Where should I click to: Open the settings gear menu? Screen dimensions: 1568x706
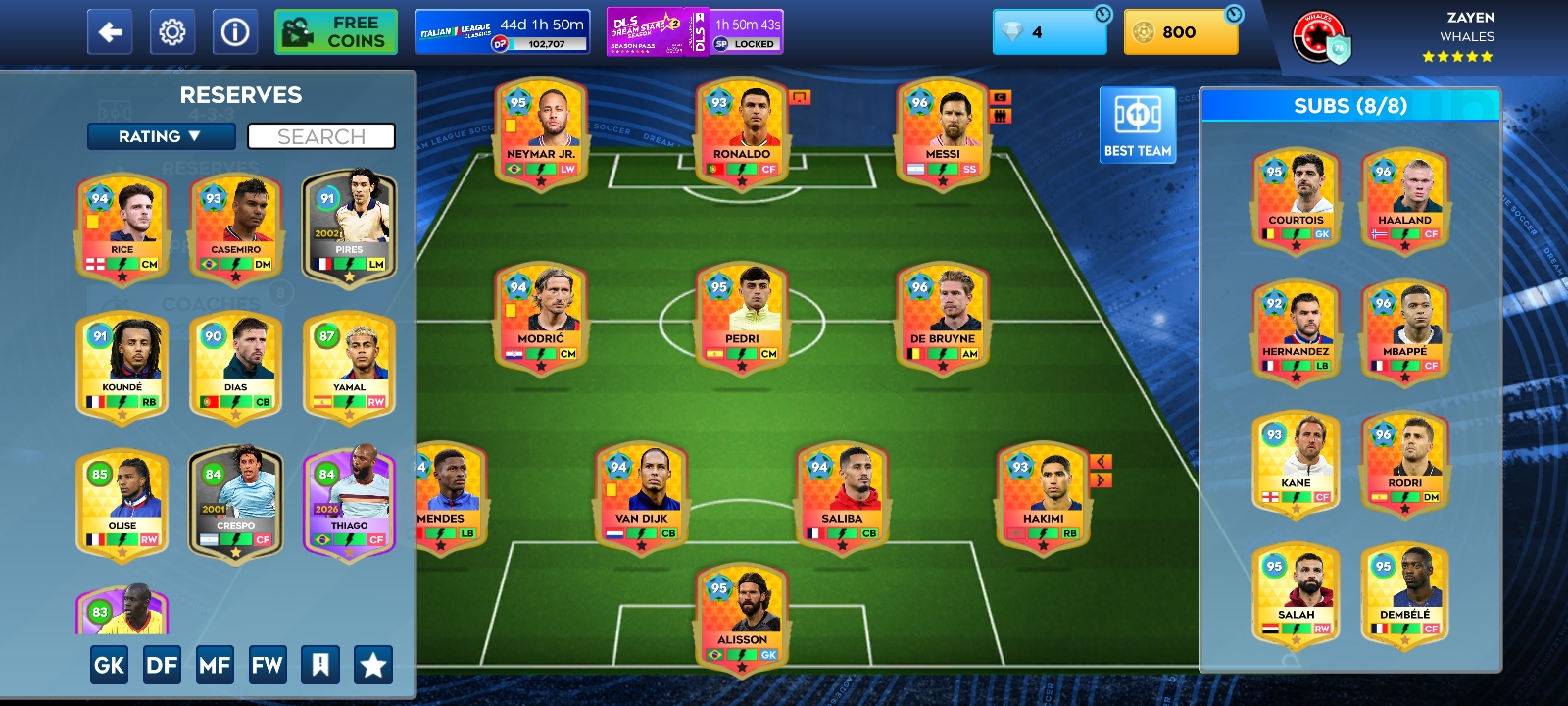[x=171, y=30]
